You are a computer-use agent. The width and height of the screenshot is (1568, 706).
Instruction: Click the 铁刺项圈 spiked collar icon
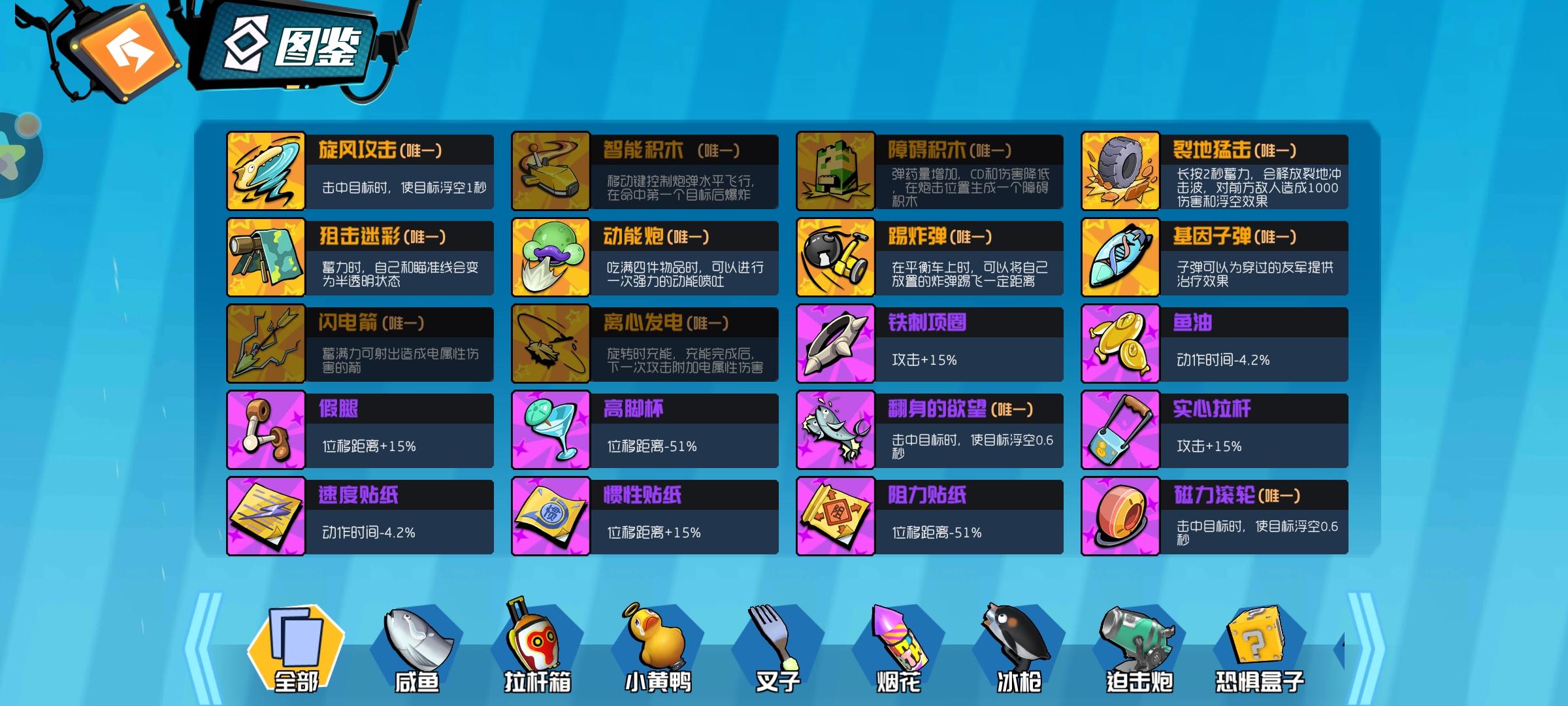click(x=836, y=343)
